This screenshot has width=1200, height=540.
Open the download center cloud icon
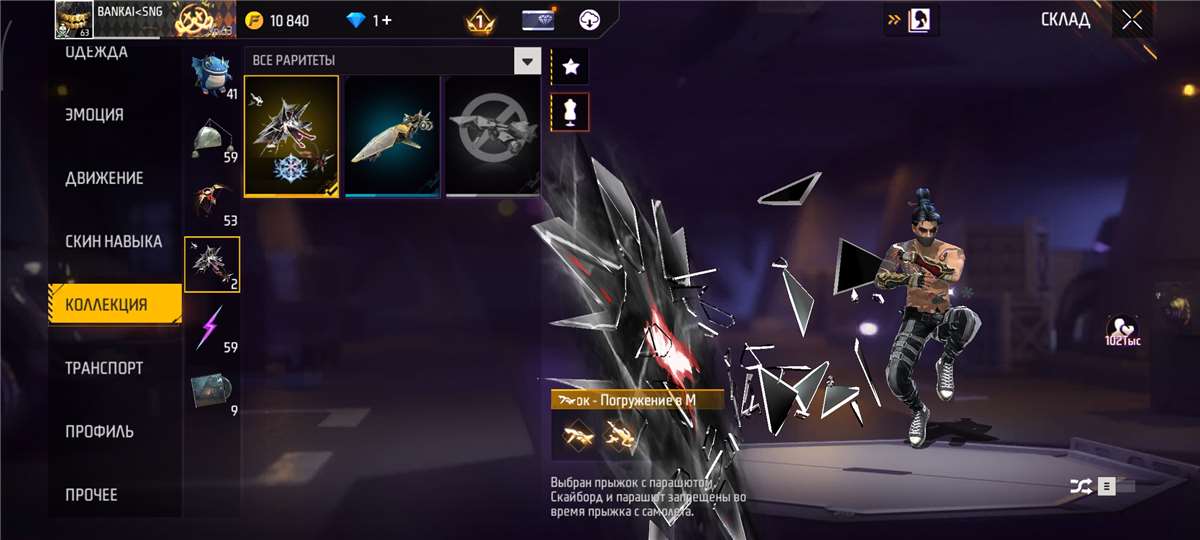590,20
